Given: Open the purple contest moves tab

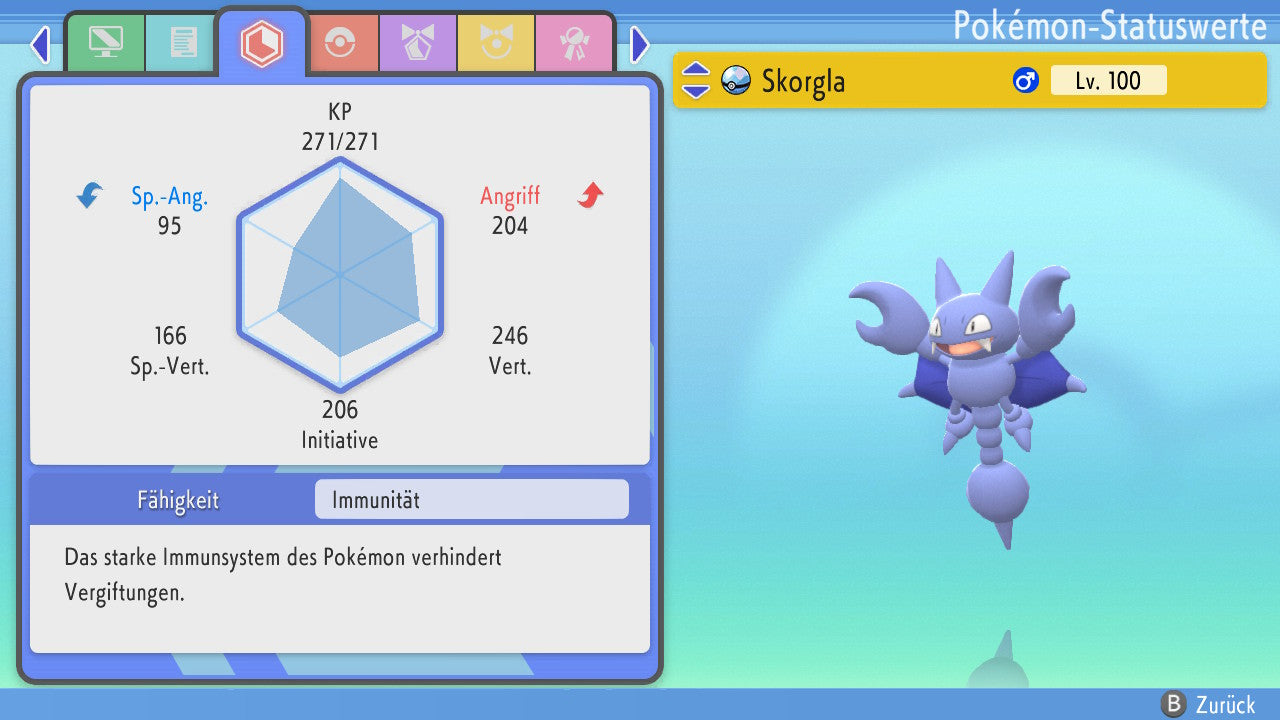Looking at the screenshot, I should tap(417, 44).
